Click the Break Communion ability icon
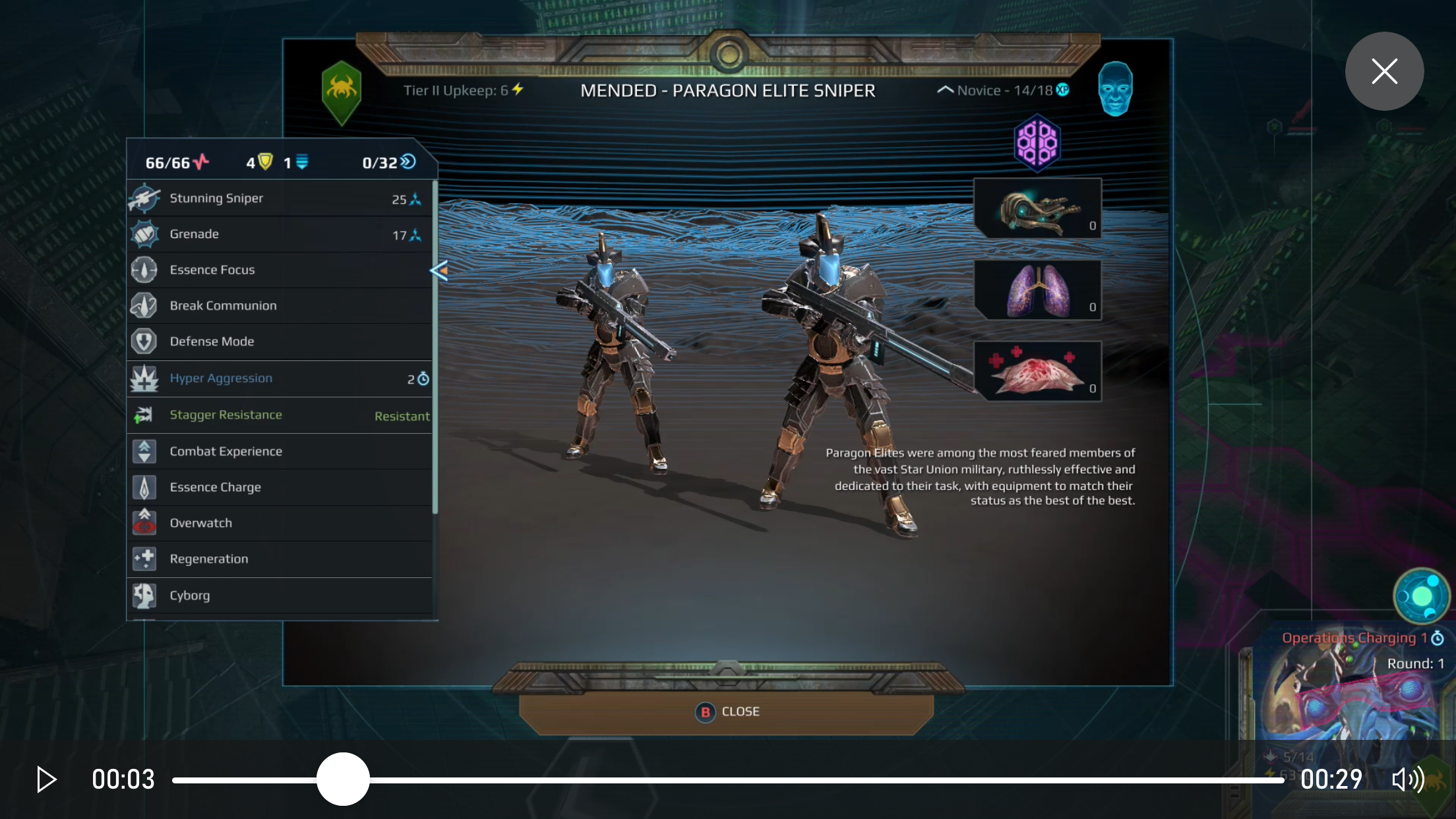The width and height of the screenshot is (1456, 819). tap(145, 305)
